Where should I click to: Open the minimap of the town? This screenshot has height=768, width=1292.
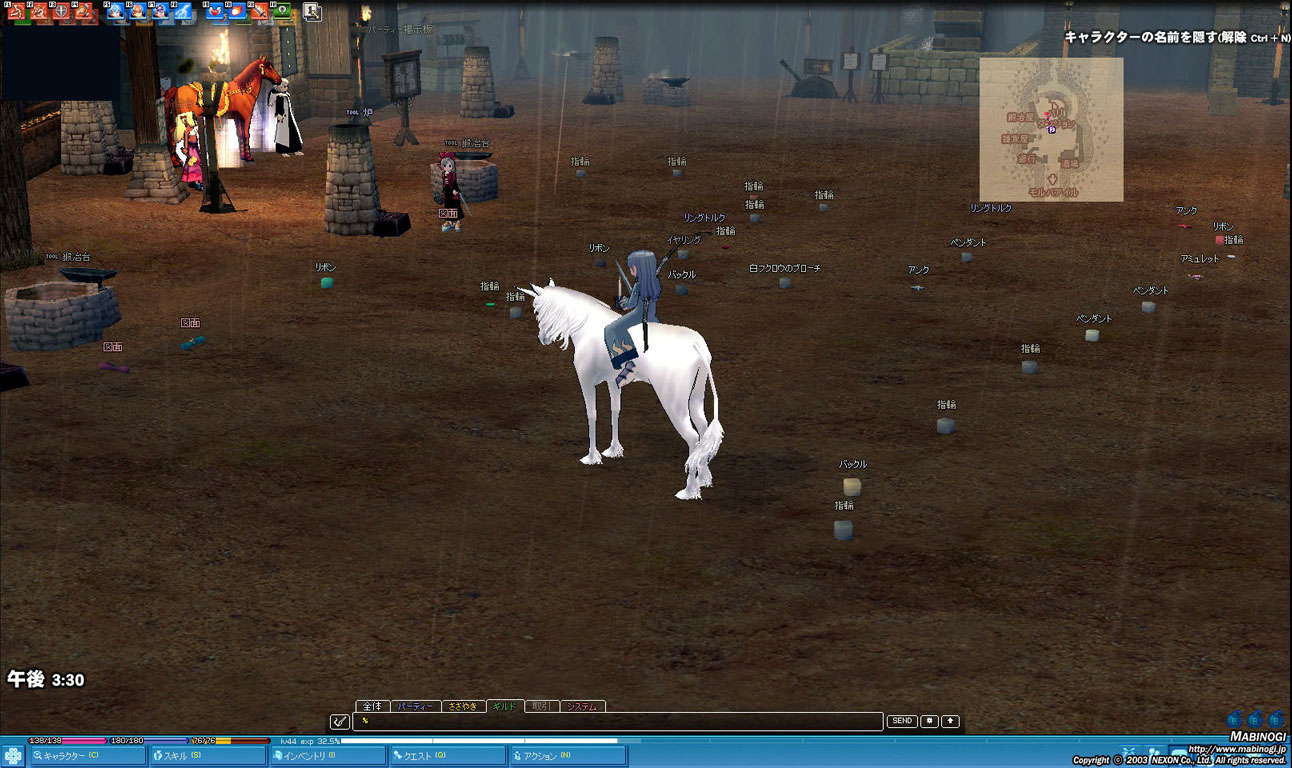pos(1051,129)
